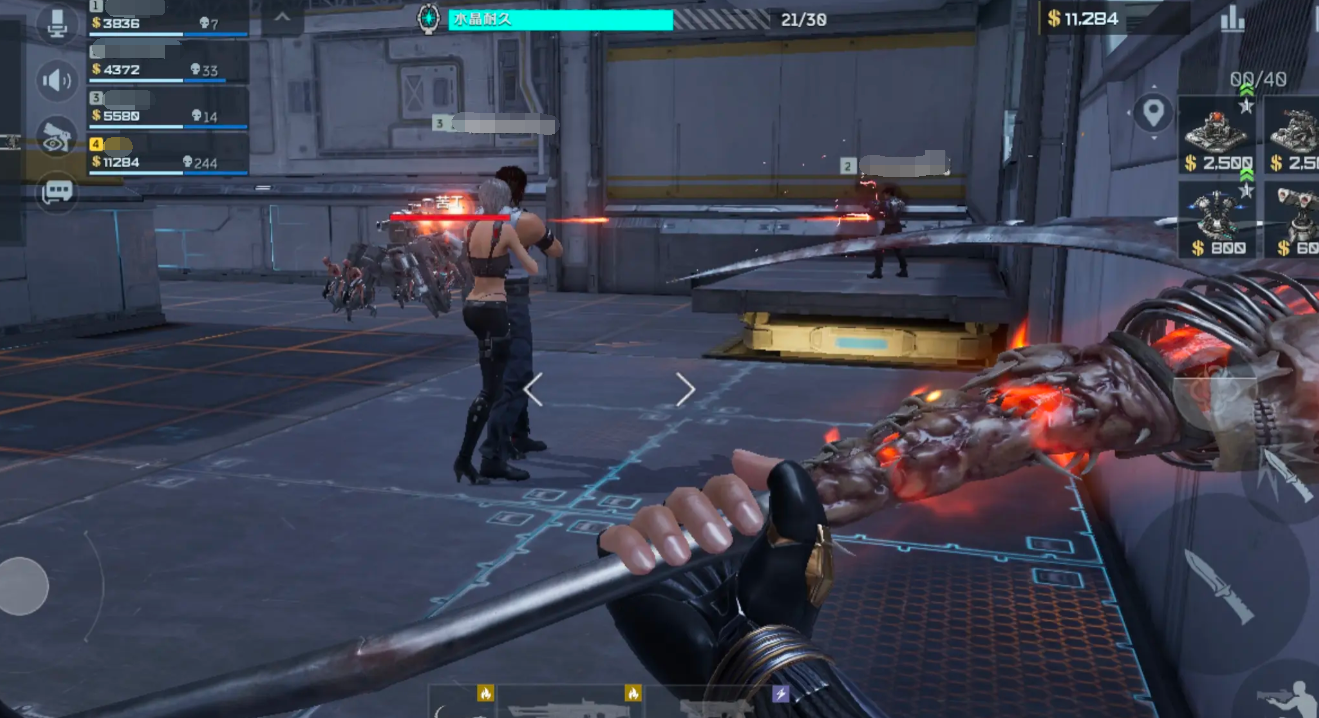The image size is (1319, 718).
Task: Open the bar chart statistics icon
Action: coord(1232,19)
